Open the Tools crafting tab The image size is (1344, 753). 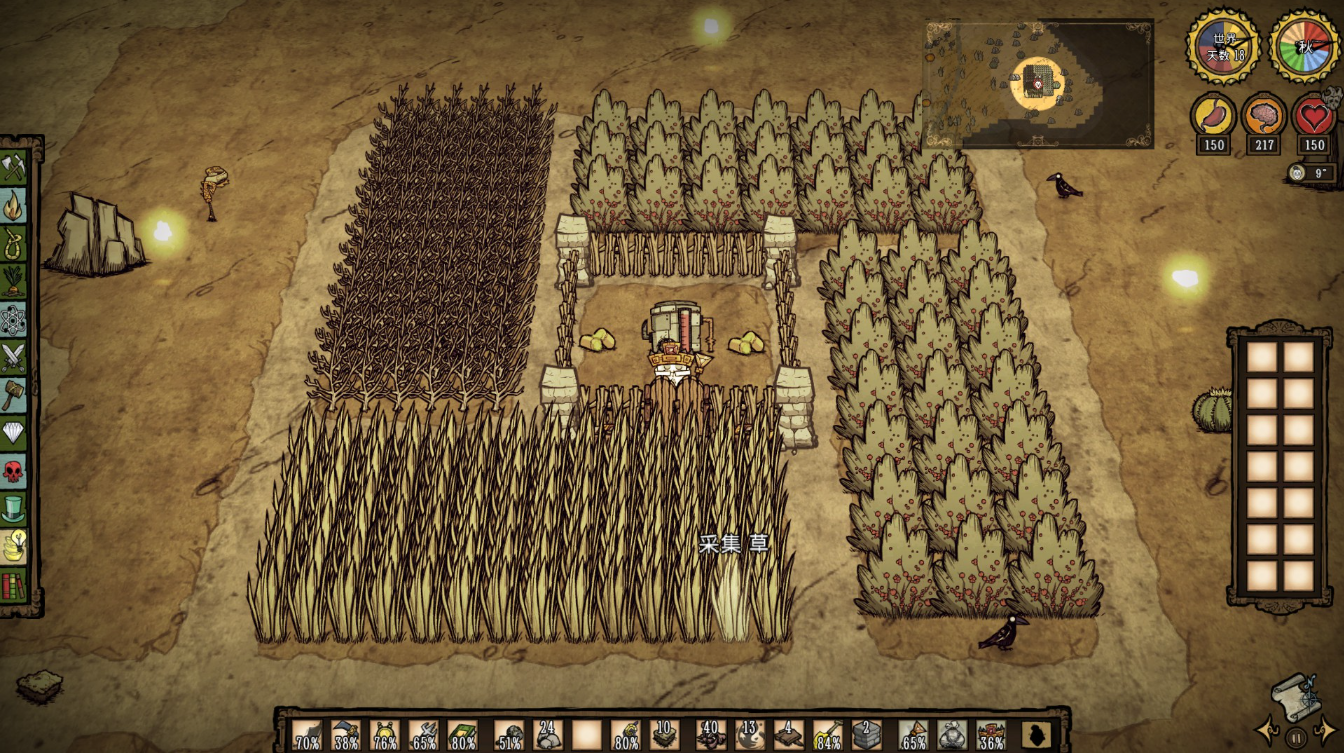coord(14,167)
